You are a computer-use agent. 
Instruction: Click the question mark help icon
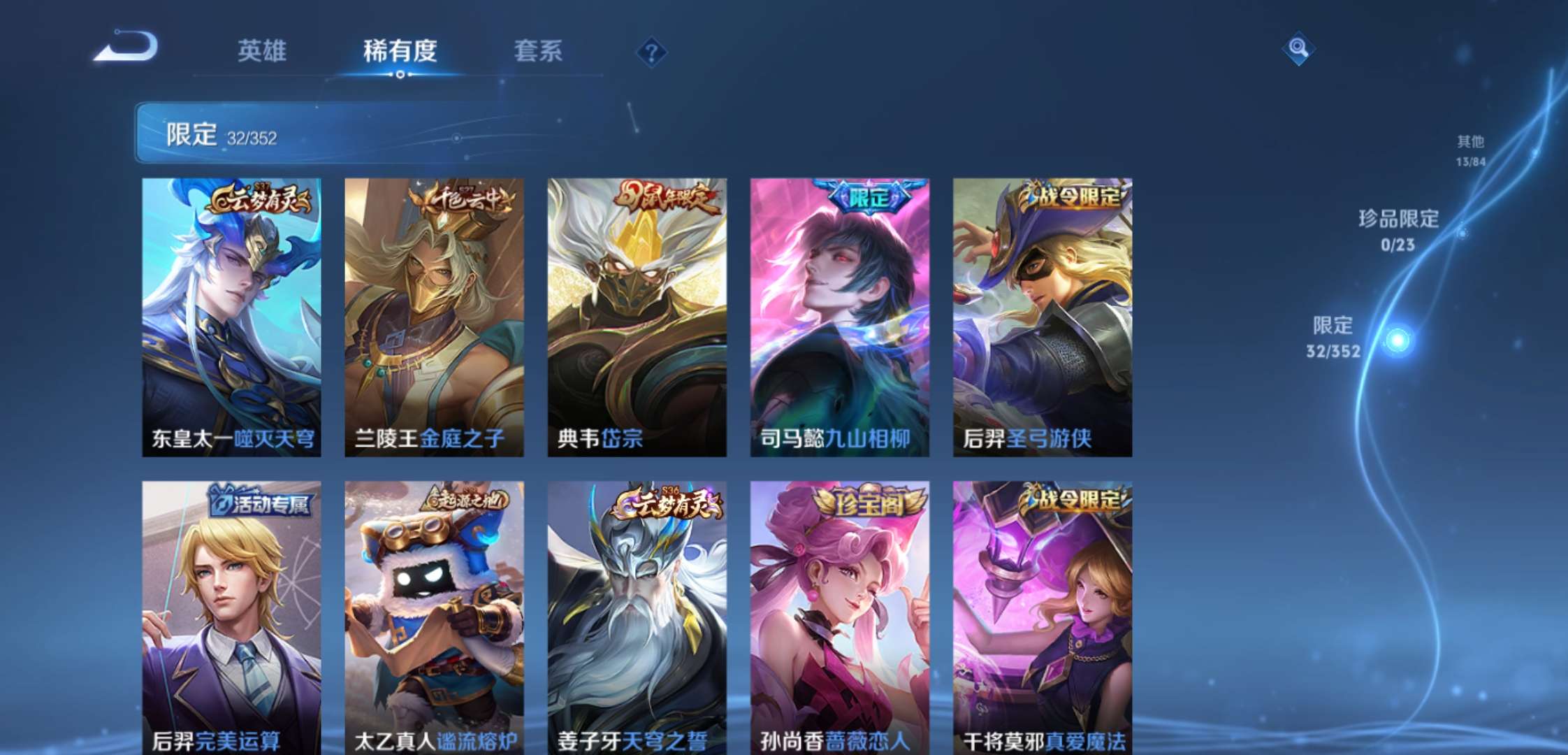tap(651, 52)
